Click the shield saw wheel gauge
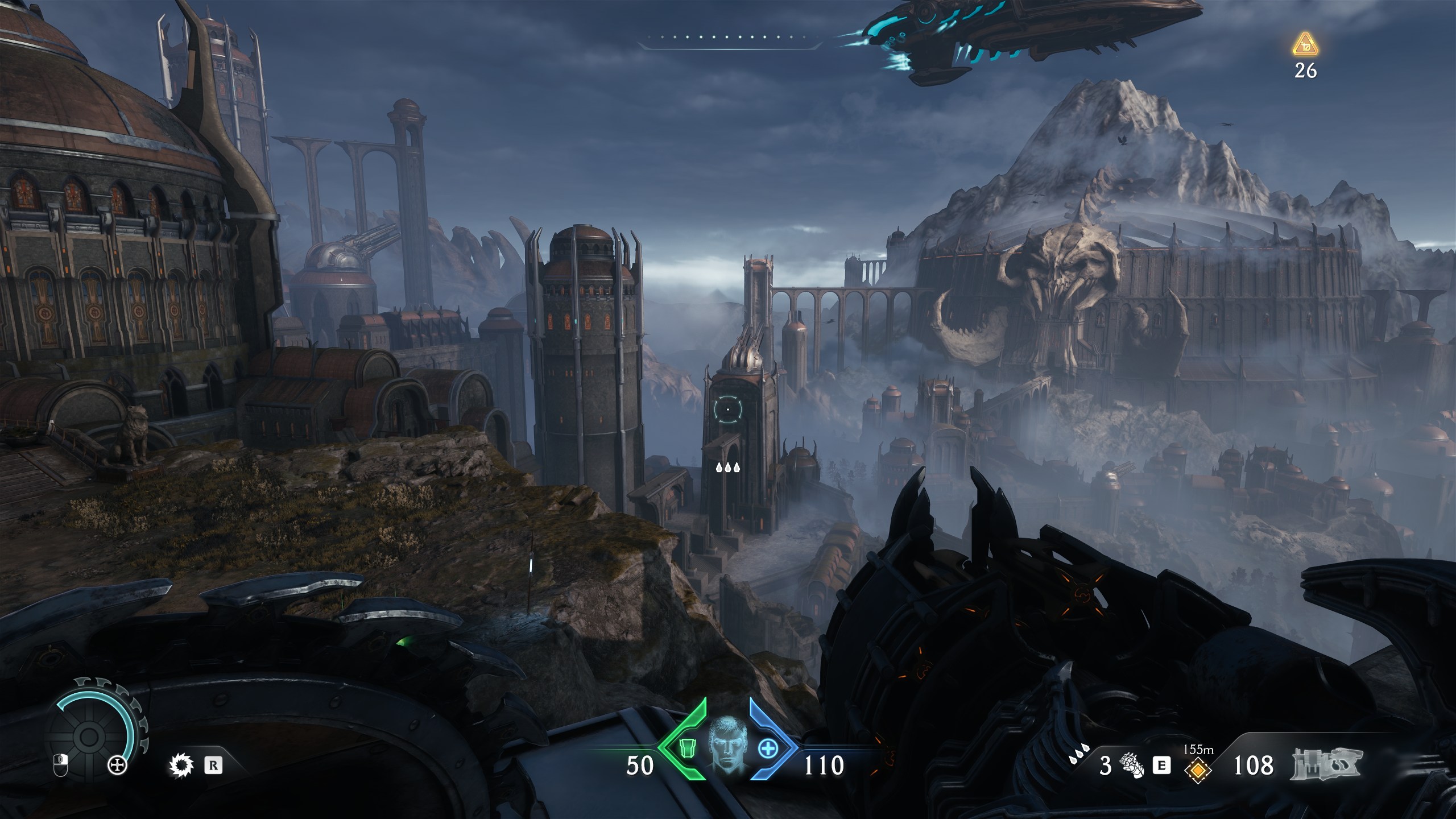The width and height of the screenshot is (1456, 819). (88, 737)
